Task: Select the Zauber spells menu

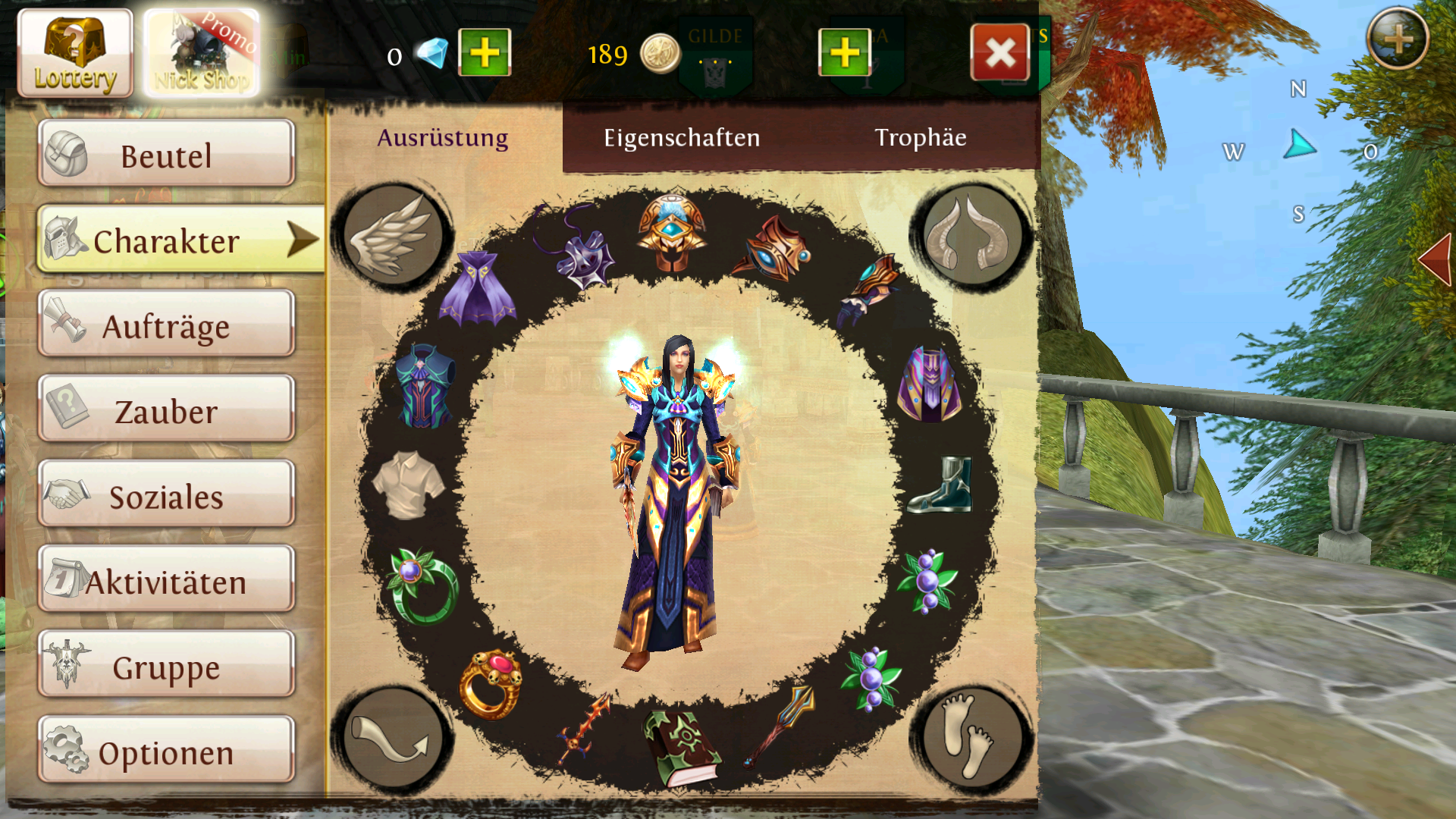Action: pos(166,410)
